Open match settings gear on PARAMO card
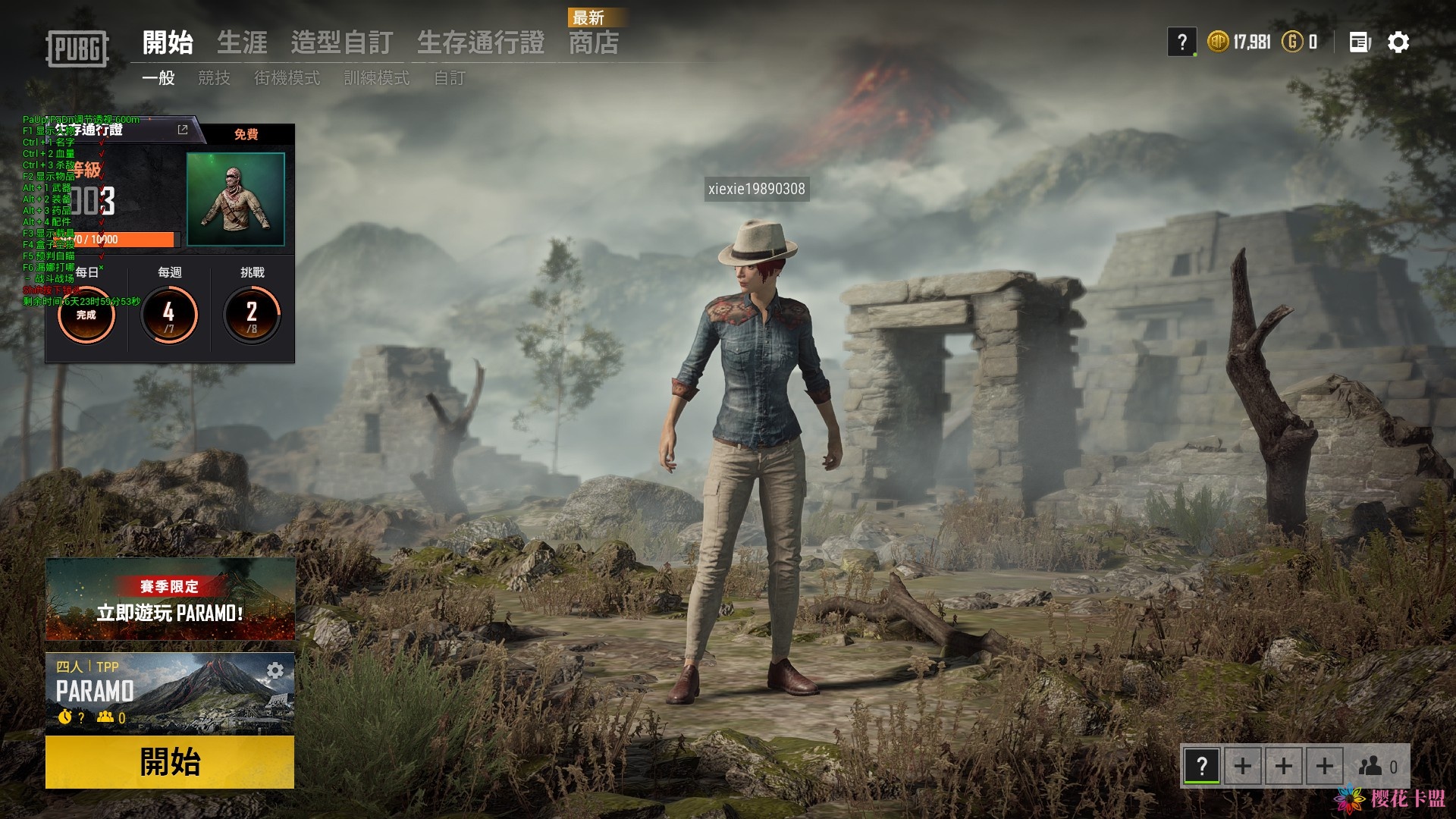1456x819 pixels. tap(275, 670)
